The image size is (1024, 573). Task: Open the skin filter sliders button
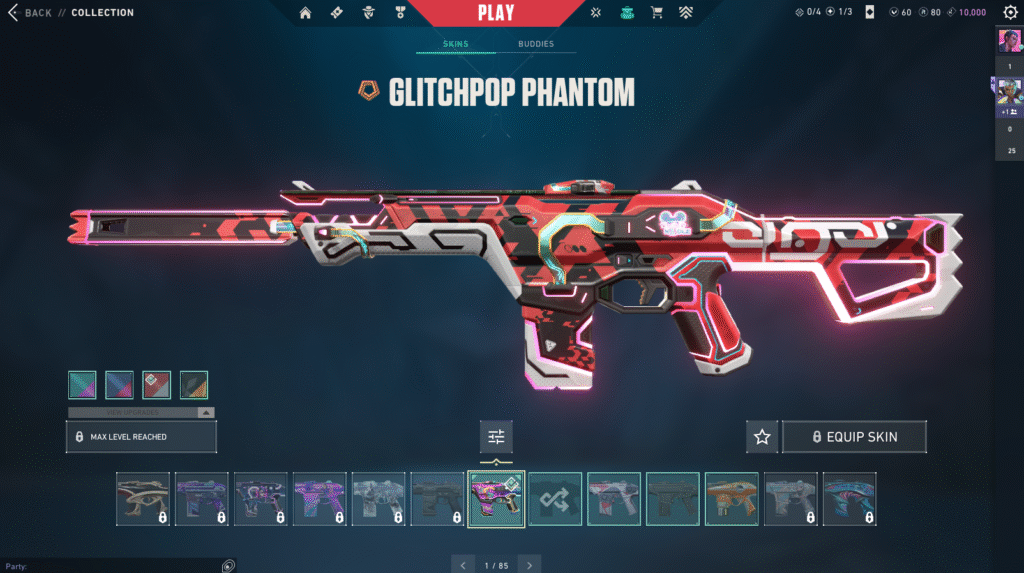coord(495,436)
